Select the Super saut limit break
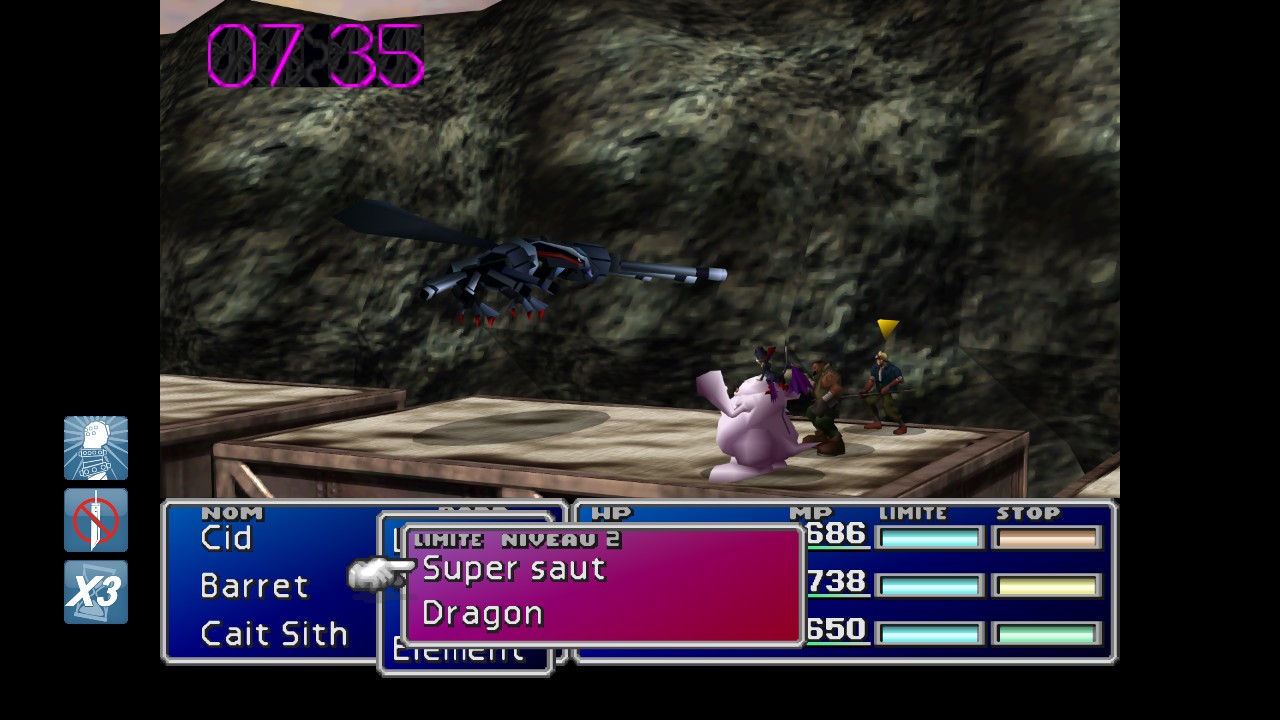Image resolution: width=1280 pixels, height=720 pixels. [x=514, y=569]
